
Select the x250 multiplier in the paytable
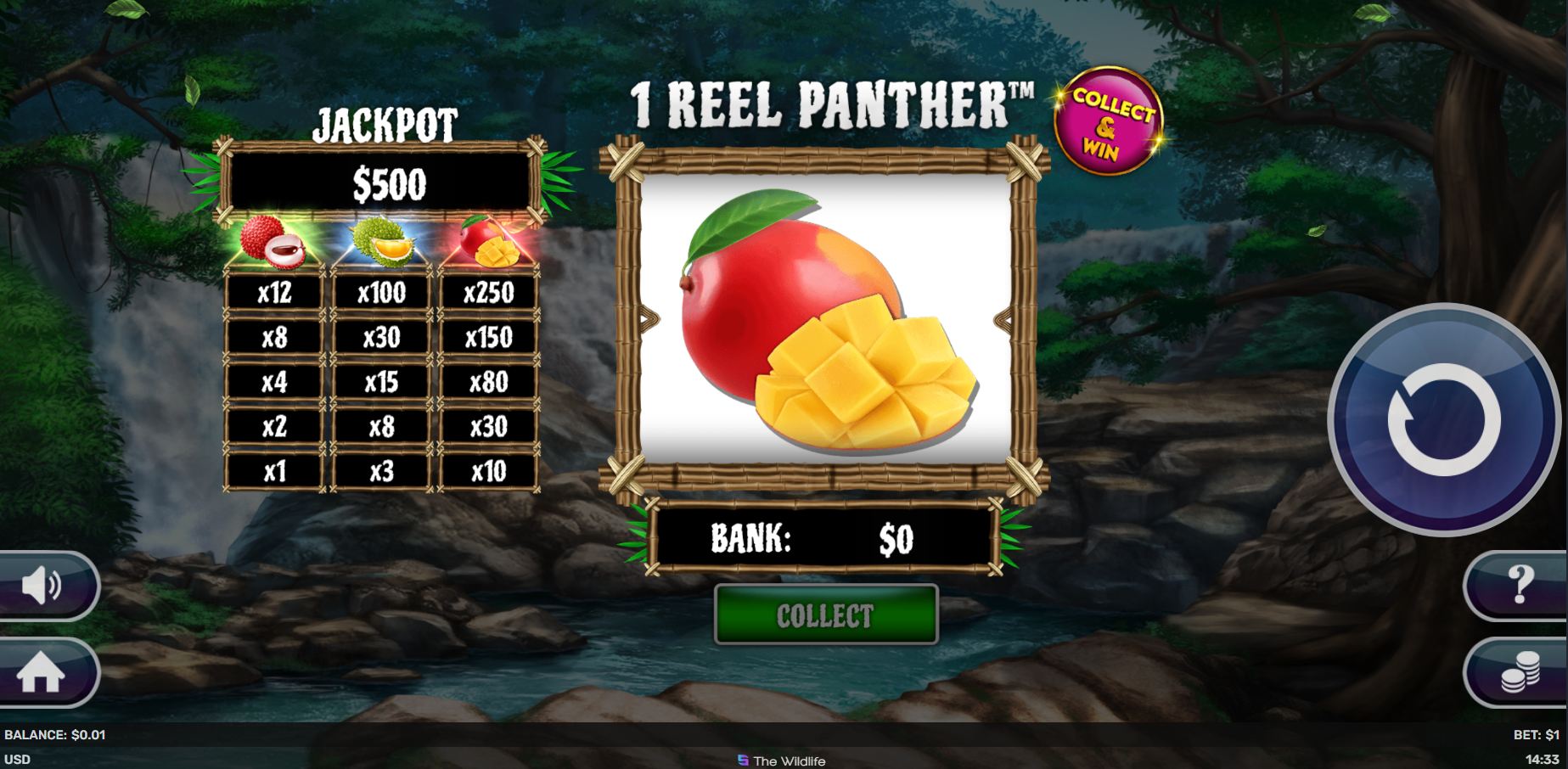click(490, 293)
